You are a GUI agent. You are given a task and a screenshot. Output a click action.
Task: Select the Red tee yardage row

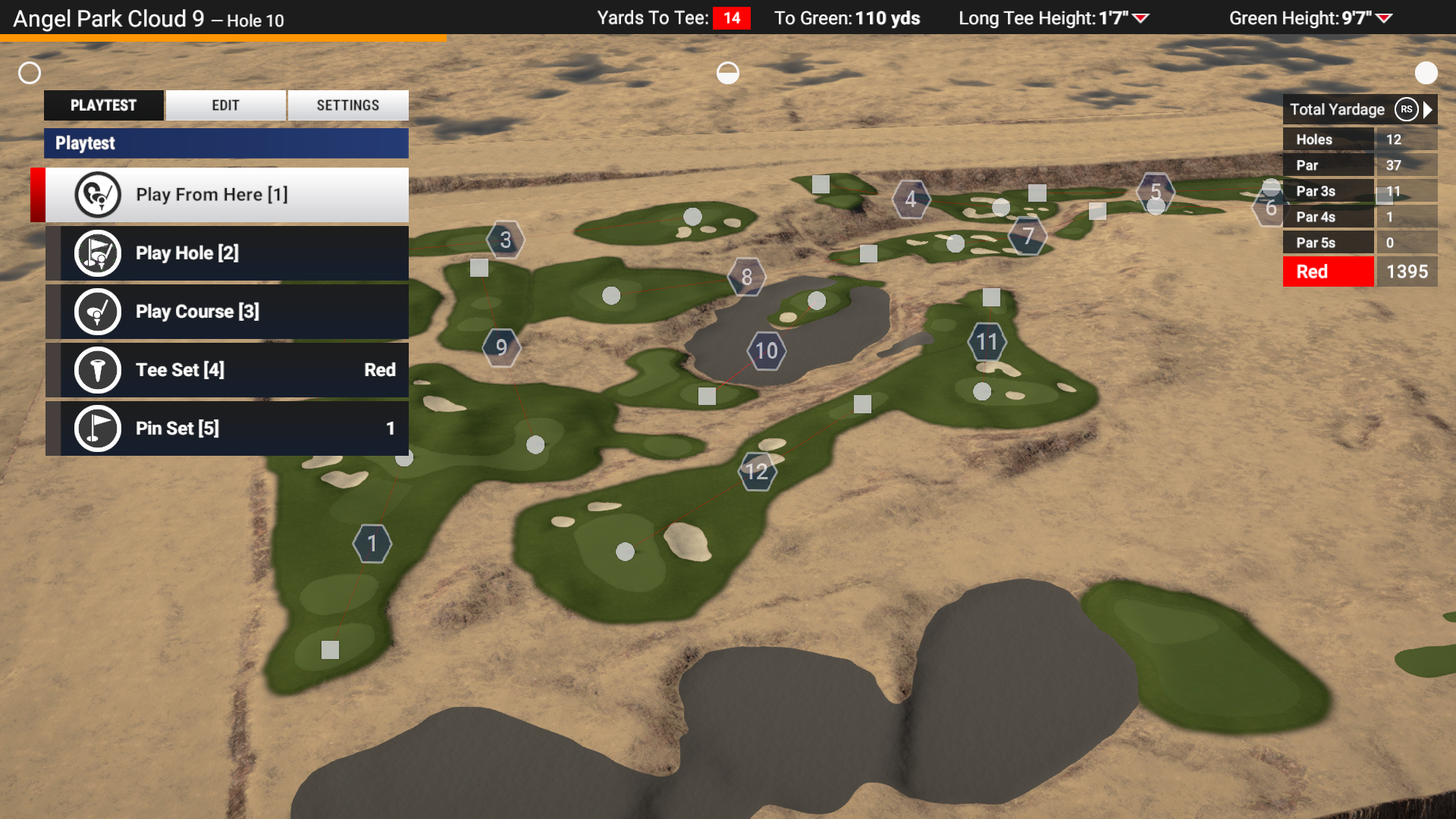click(1360, 271)
